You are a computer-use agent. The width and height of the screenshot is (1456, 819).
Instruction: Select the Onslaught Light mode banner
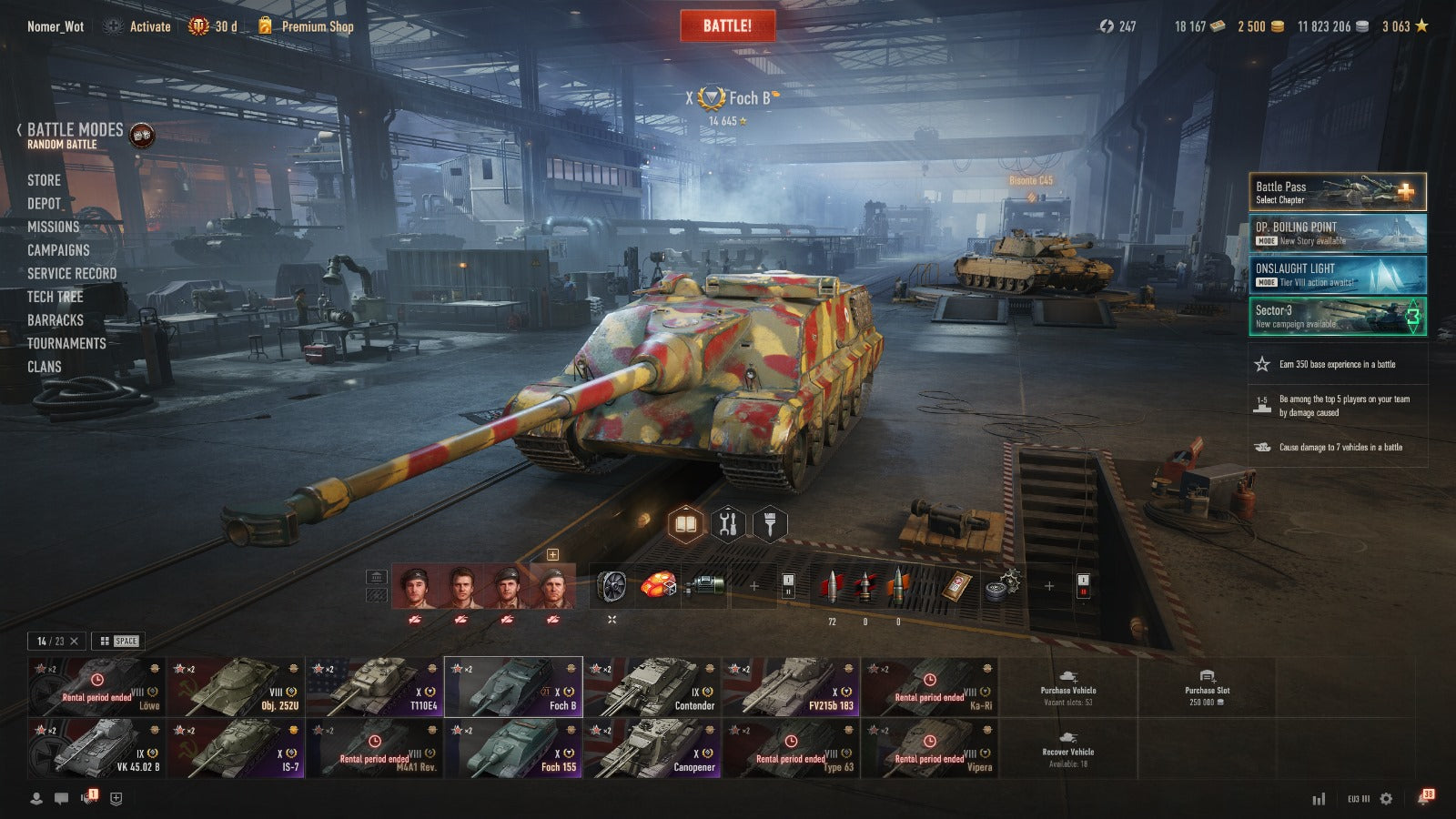pyautogui.click(x=1337, y=275)
